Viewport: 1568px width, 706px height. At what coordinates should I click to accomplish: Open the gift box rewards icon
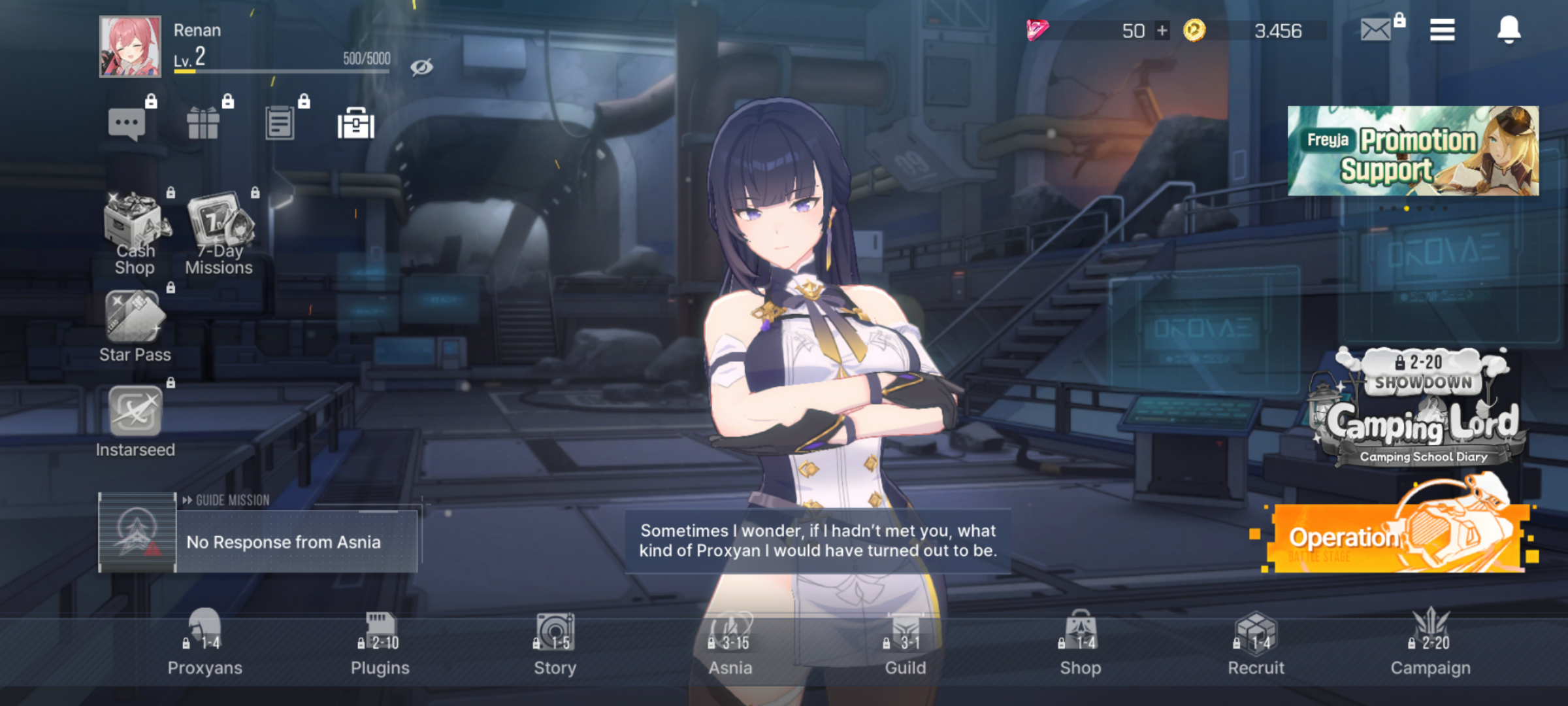pyautogui.click(x=203, y=123)
